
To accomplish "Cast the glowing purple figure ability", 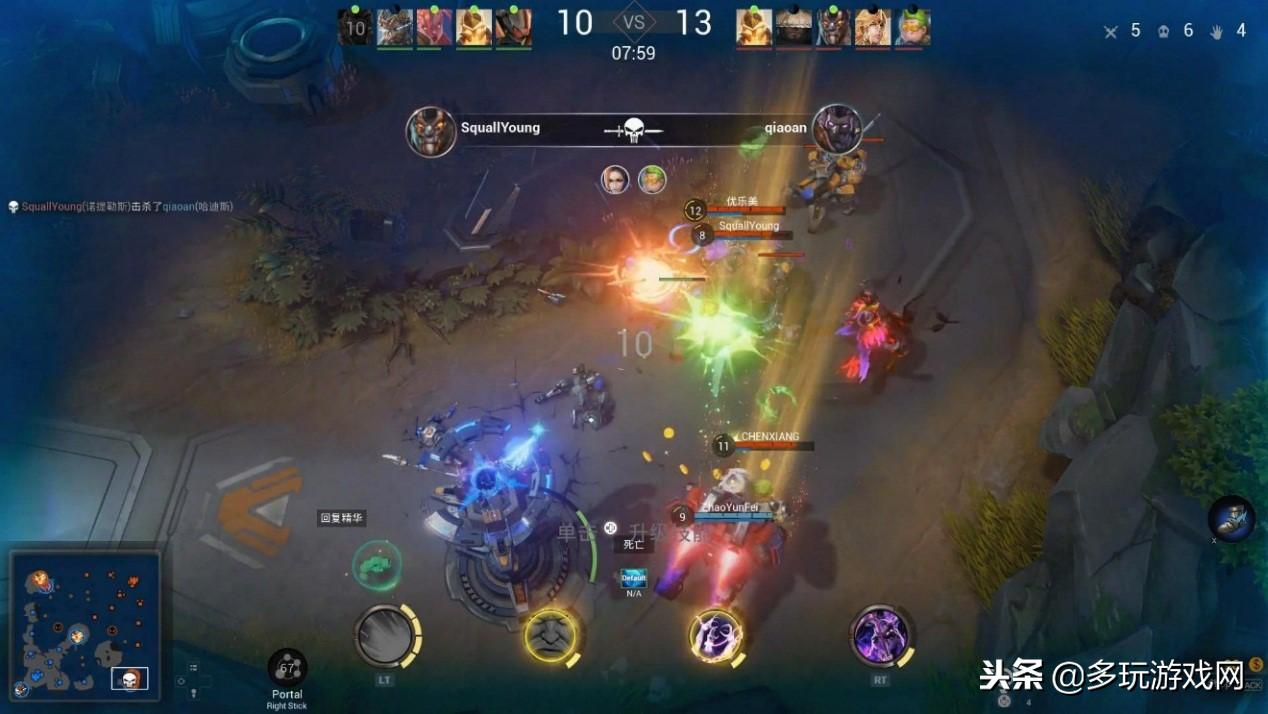I will pyautogui.click(x=716, y=635).
